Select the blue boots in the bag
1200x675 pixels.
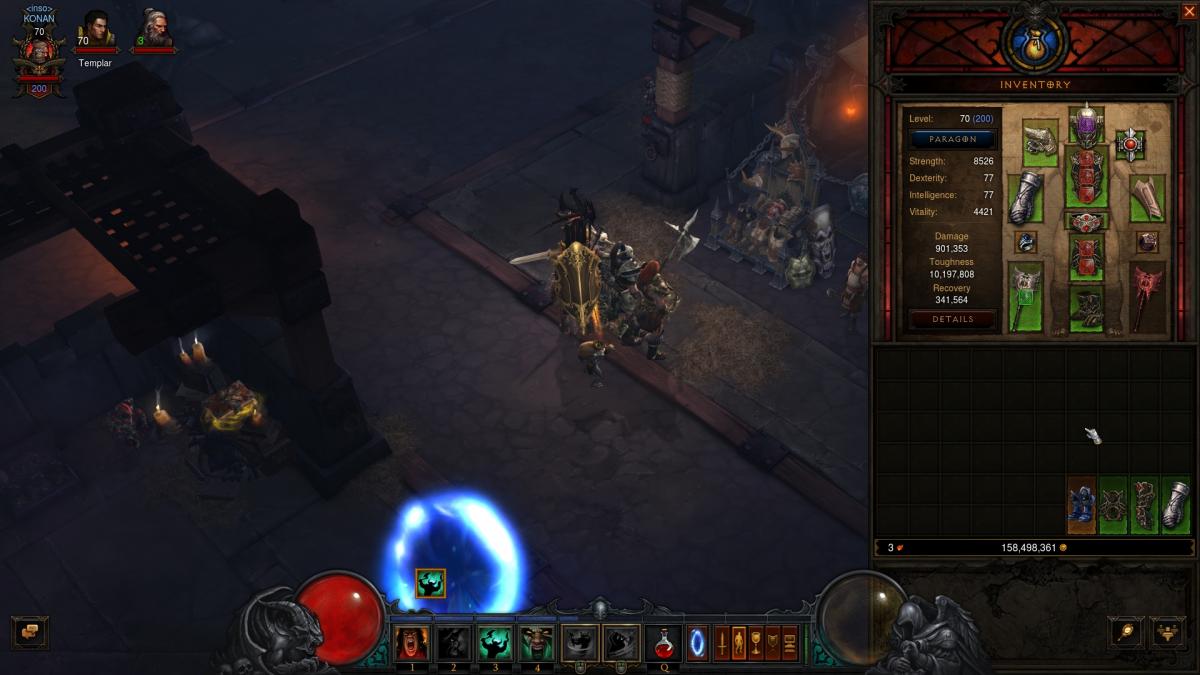click(x=1082, y=505)
